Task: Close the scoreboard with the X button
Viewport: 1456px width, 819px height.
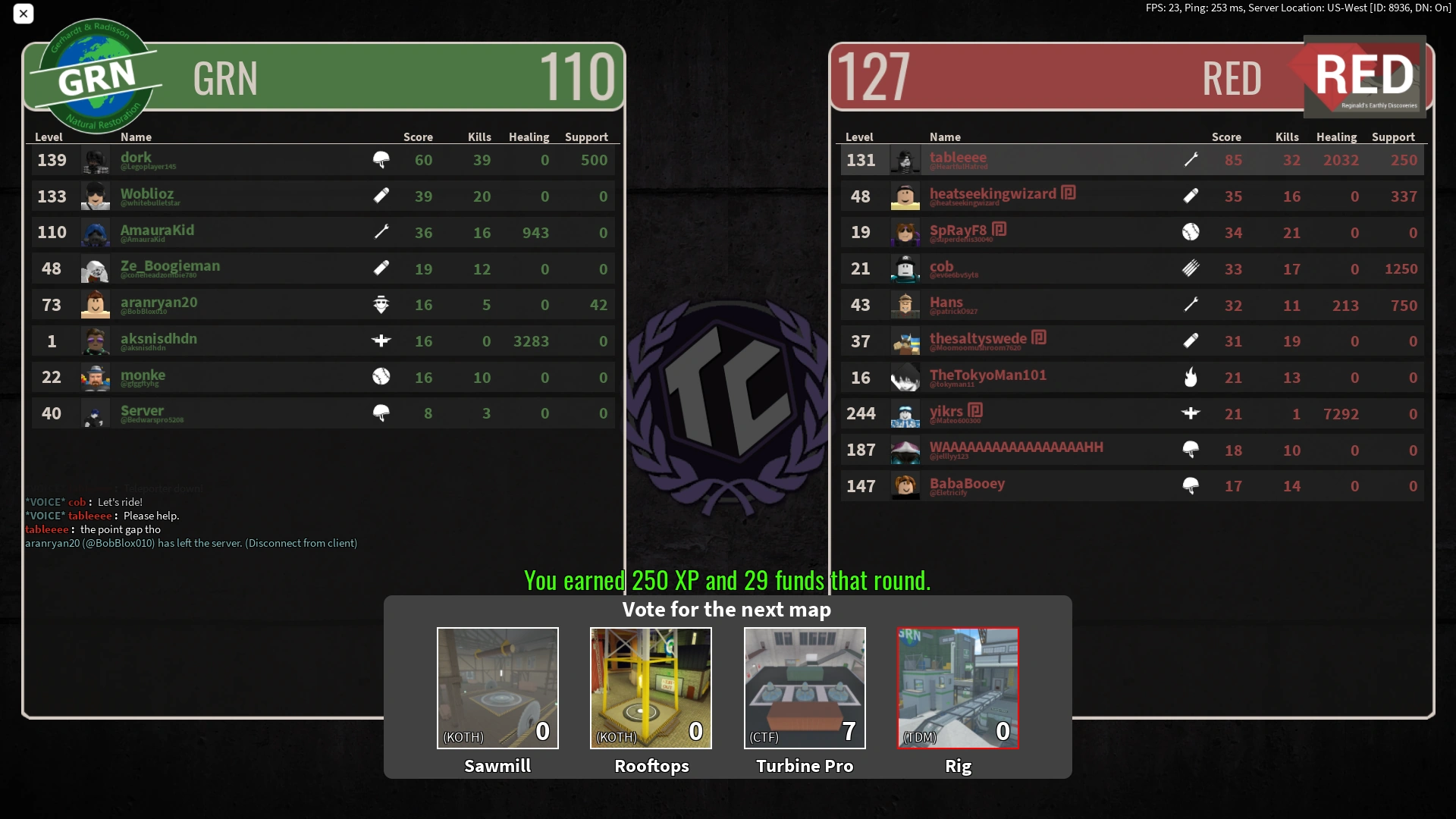Action: coord(24,14)
